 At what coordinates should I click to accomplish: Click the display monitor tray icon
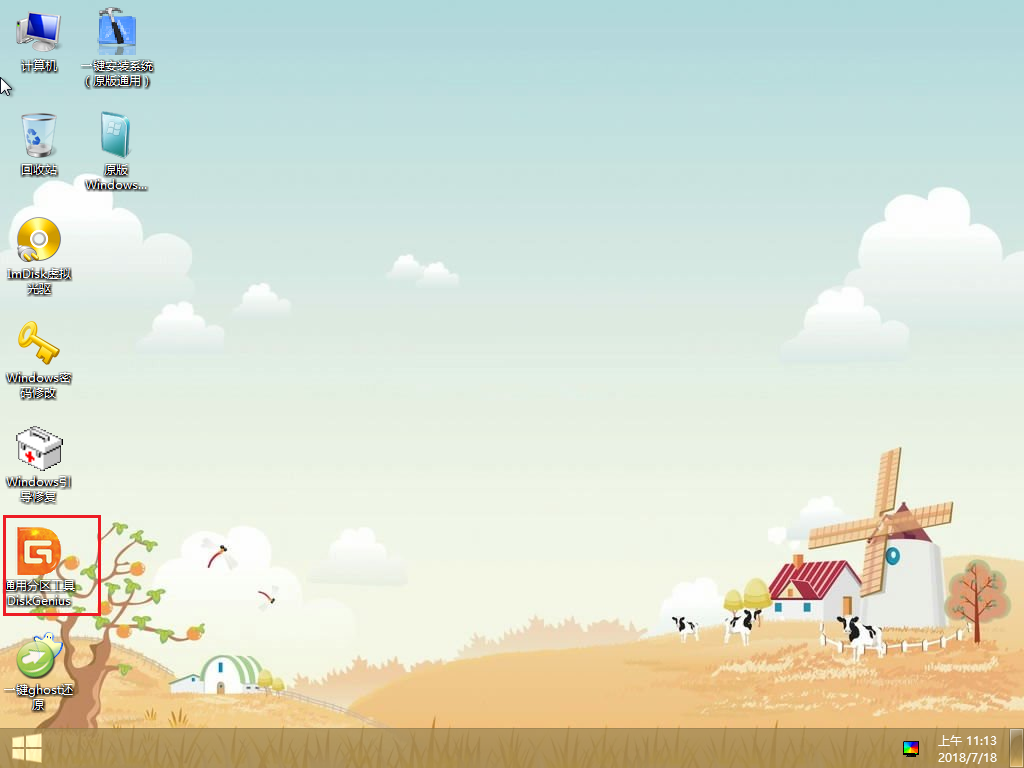910,748
